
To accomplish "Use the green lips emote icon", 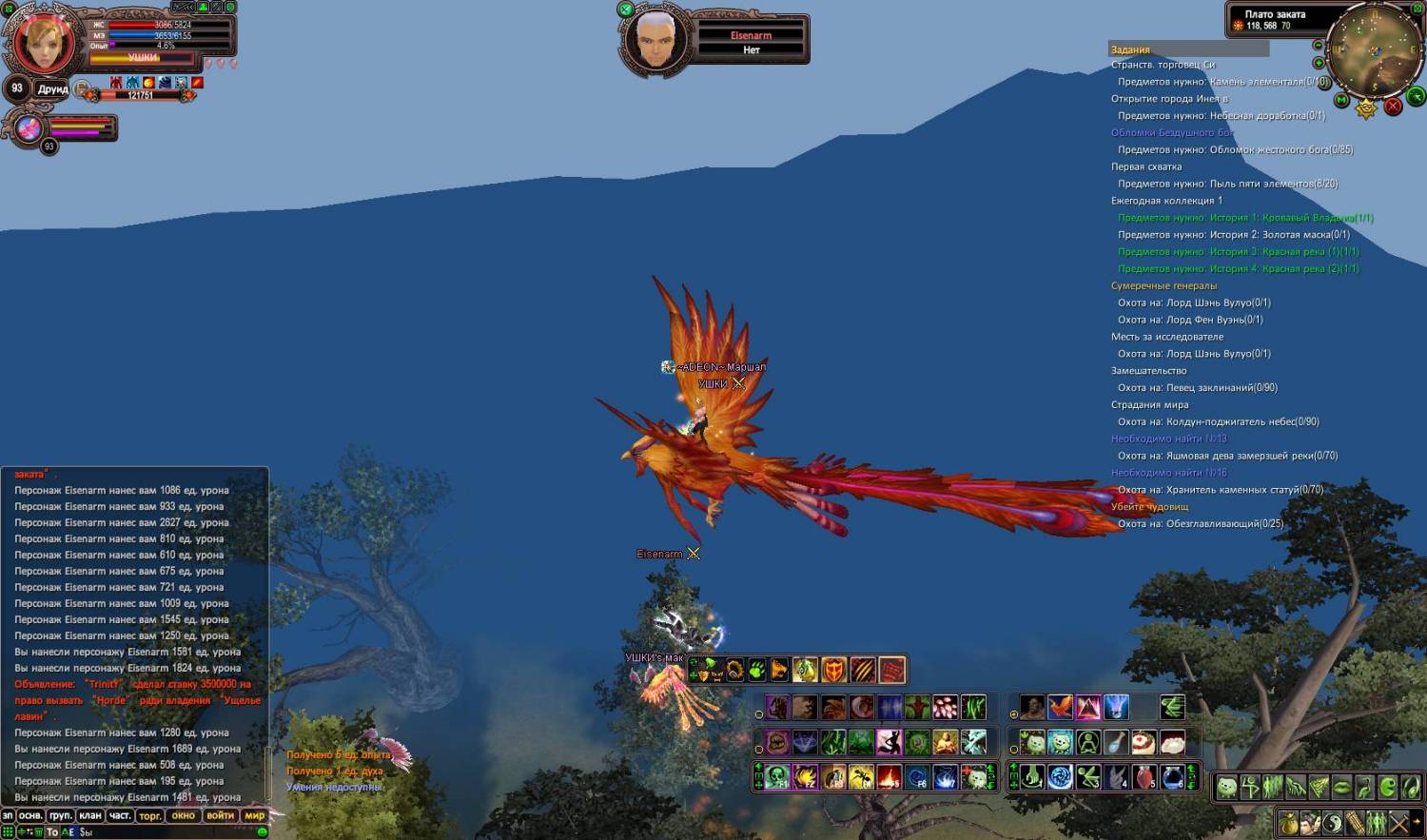I will coord(1341,788).
